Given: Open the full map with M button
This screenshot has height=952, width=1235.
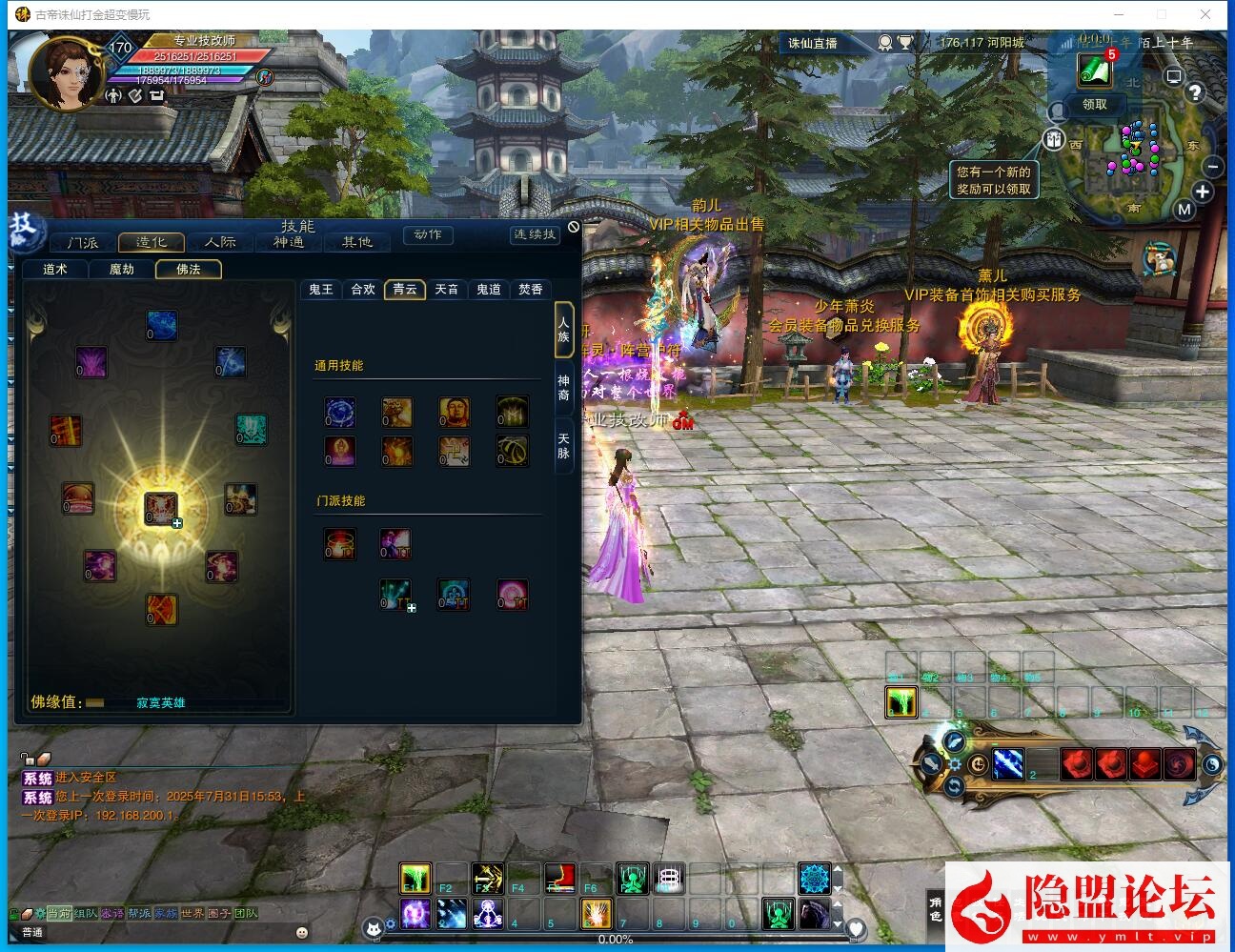Looking at the screenshot, I should [1184, 210].
